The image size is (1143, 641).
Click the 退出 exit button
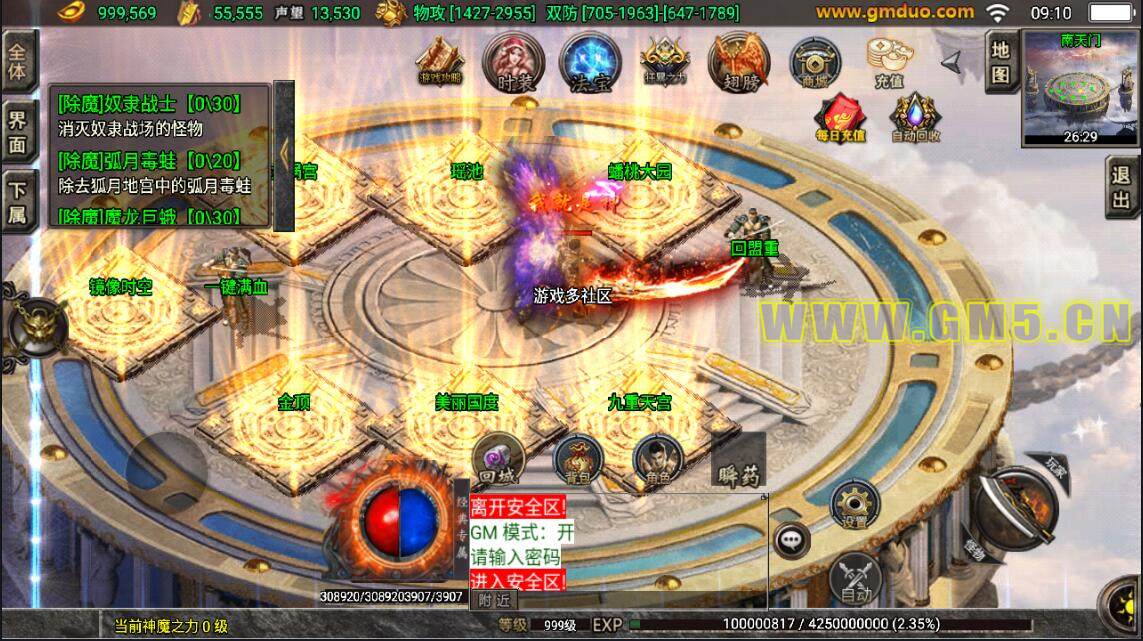point(1123,187)
